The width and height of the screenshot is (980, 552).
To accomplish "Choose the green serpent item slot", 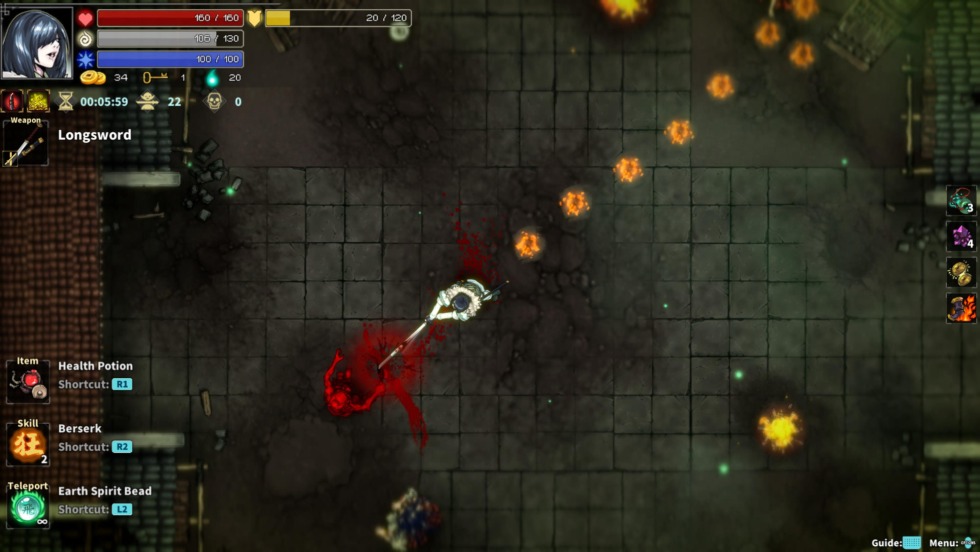I will click(x=961, y=200).
